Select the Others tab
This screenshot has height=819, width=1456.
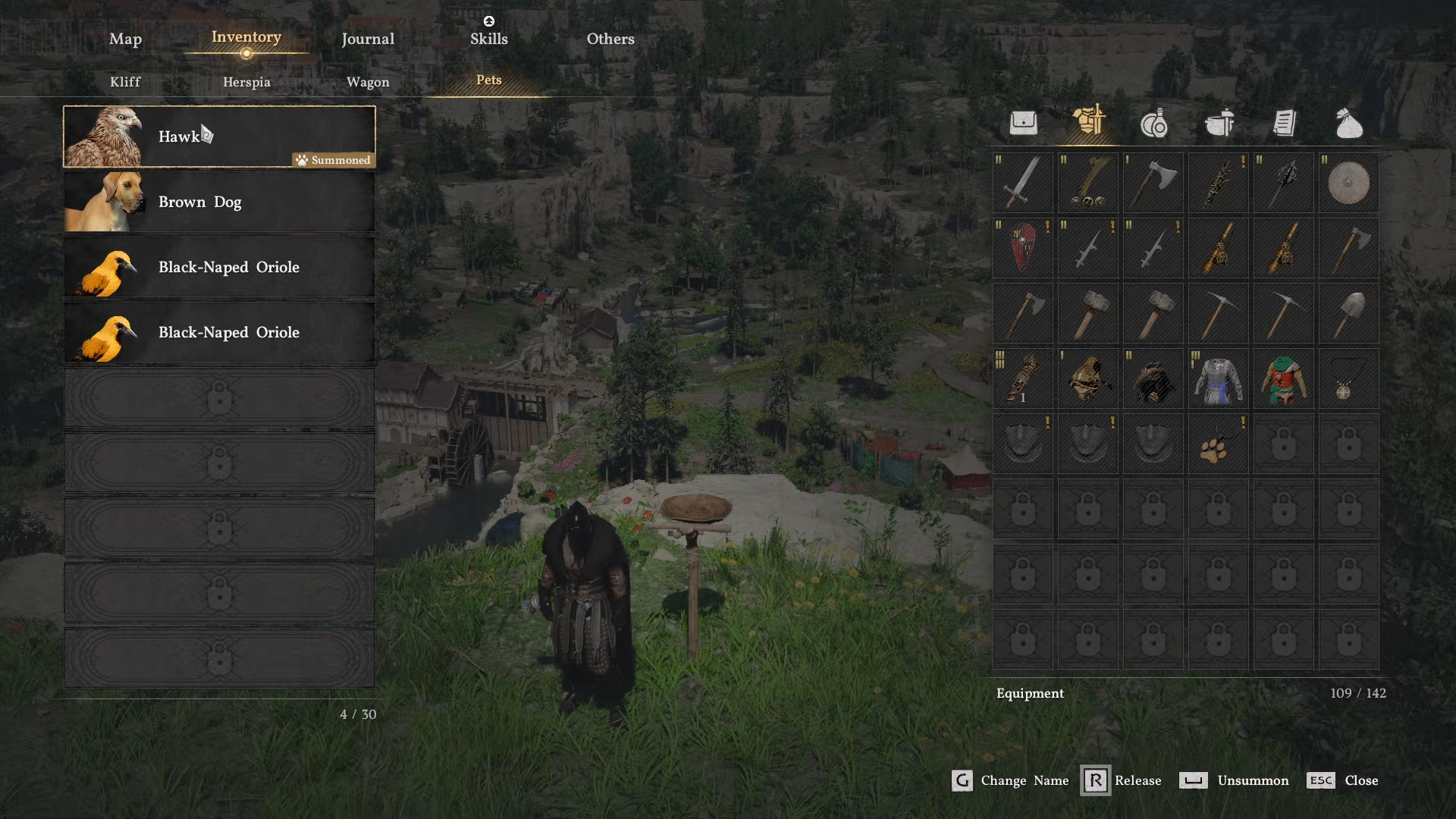click(610, 39)
